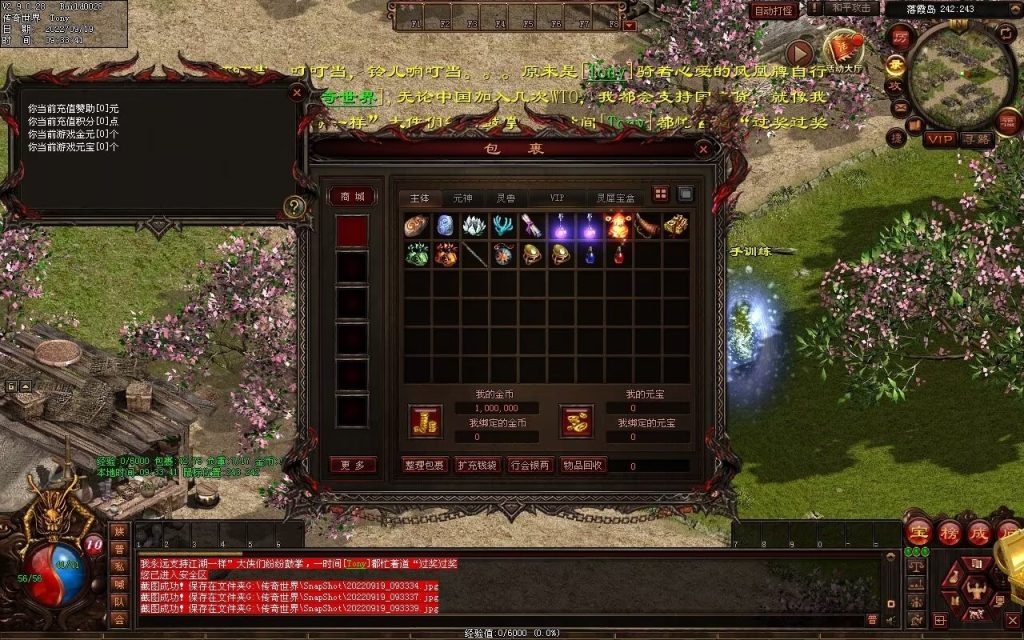This screenshot has width=1024, height=640.
Task: Close the recharge info panel
Action: (296, 92)
